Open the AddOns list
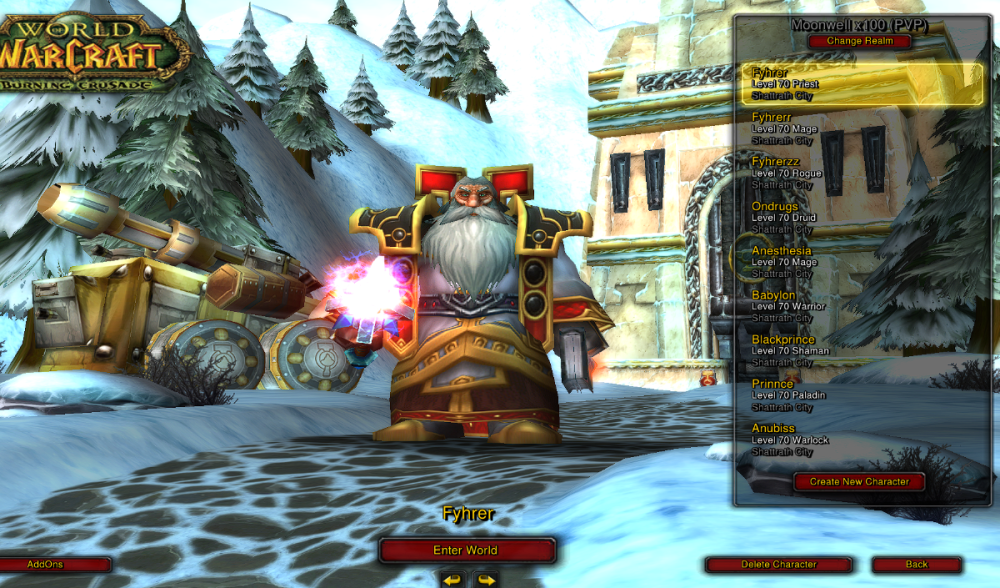1000x588 pixels. (46, 565)
